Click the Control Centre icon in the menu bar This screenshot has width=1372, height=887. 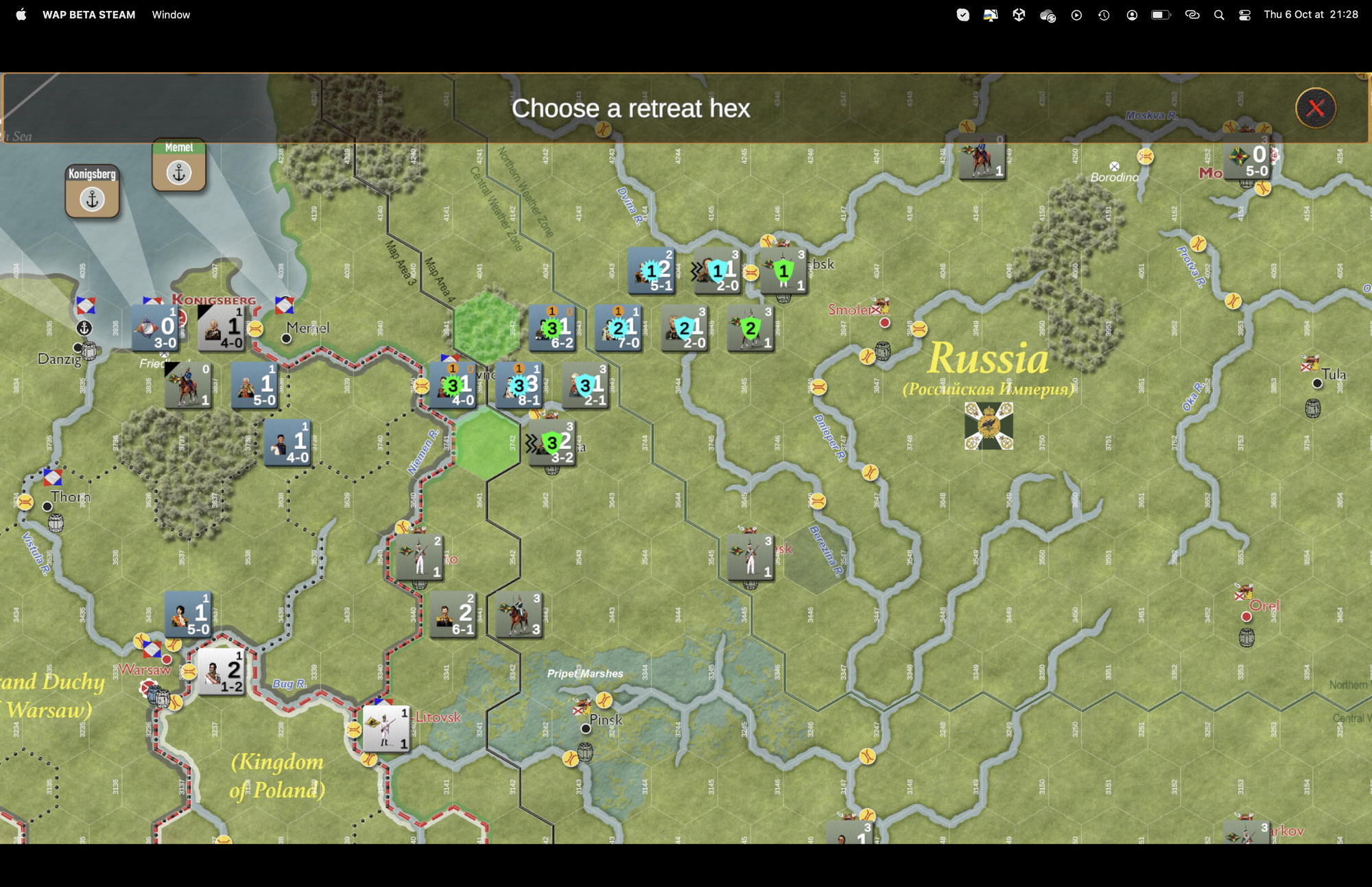[x=1244, y=14]
